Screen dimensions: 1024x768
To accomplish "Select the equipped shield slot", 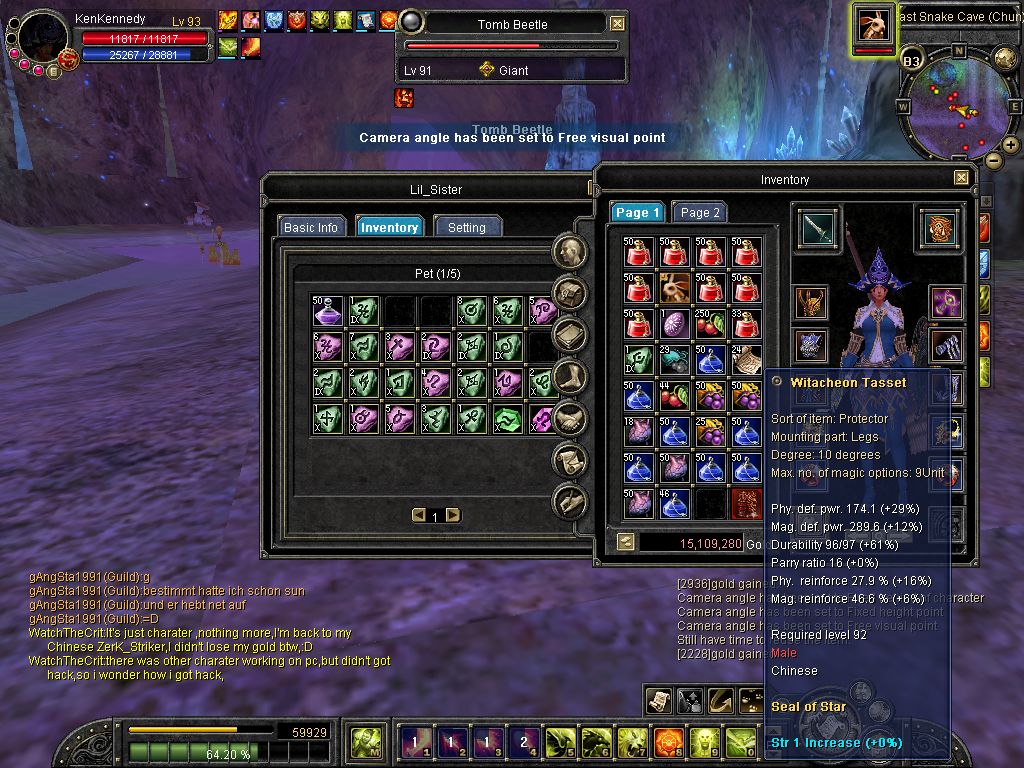I will point(940,229).
